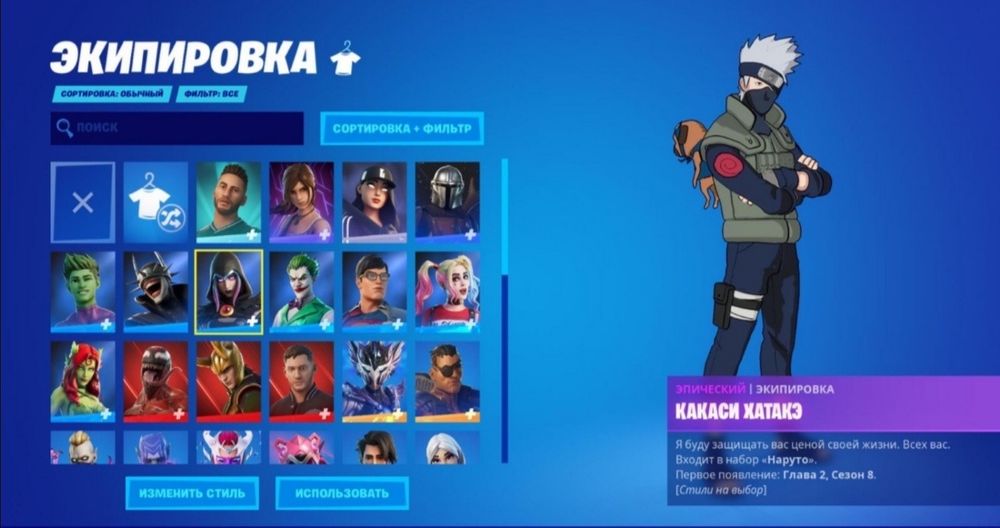Viewport: 1000px width, 528px height.
Task: Confirm with the Использовать button
Action: (x=342, y=493)
